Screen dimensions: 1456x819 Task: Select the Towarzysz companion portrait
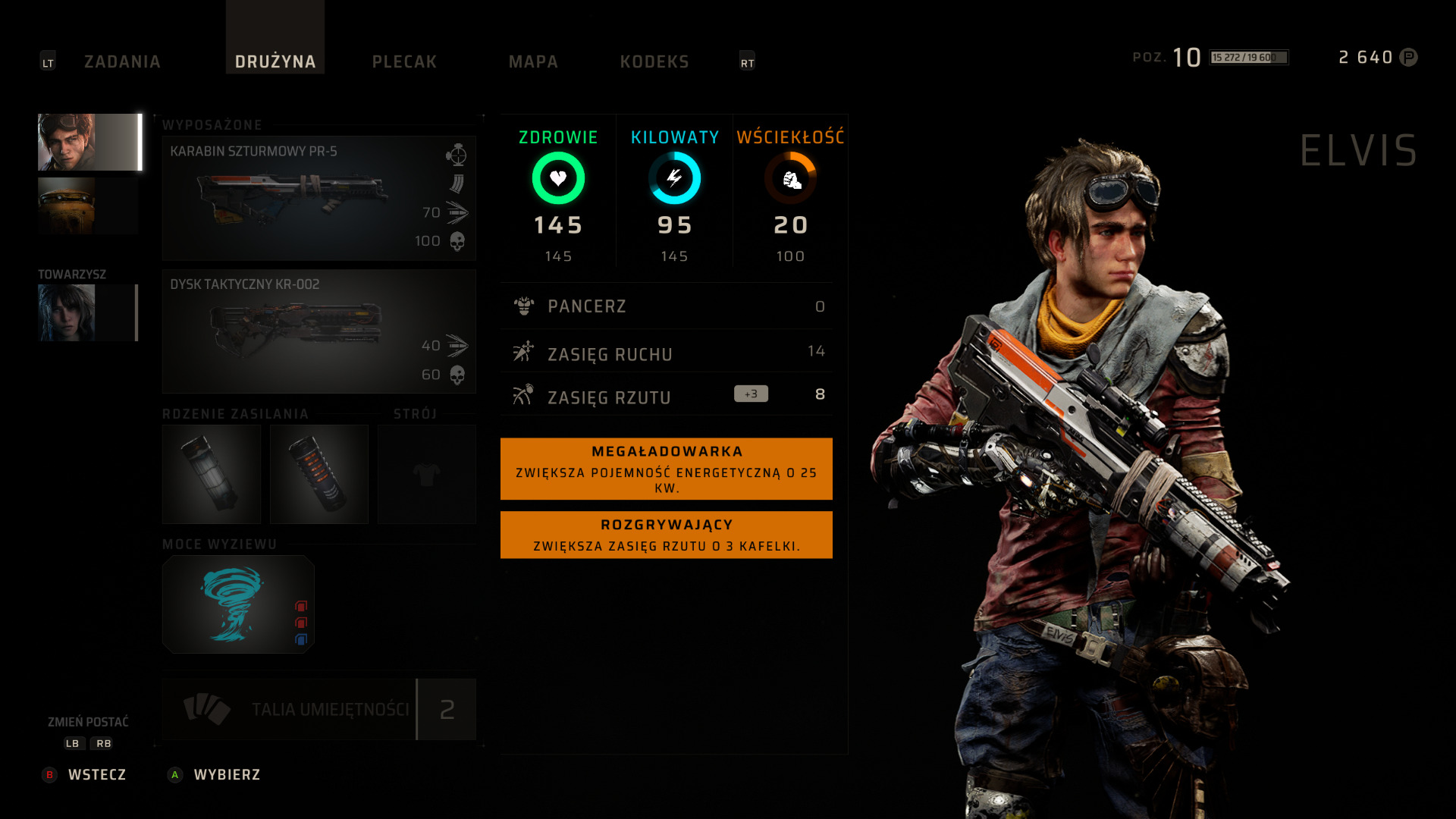click(x=87, y=312)
